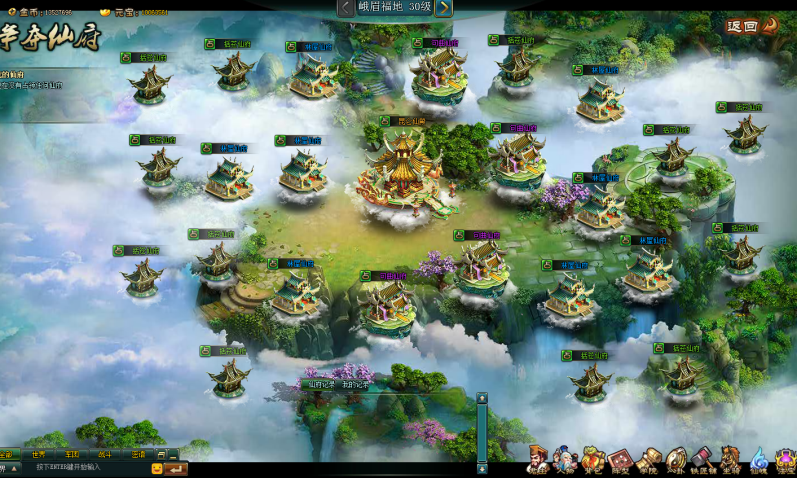Switch chat to the 军团 channel tab

tap(72, 454)
